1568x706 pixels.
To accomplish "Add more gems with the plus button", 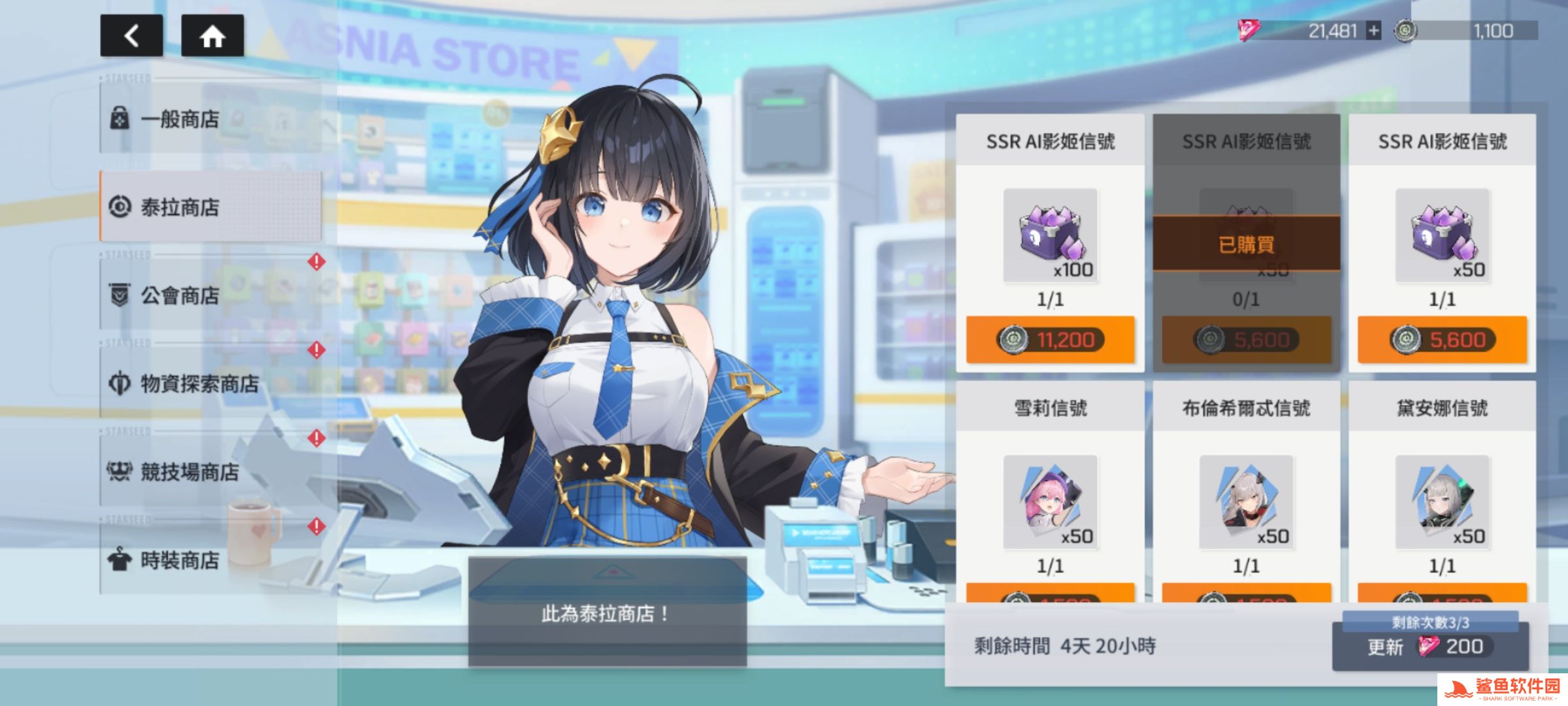I will tap(1374, 31).
